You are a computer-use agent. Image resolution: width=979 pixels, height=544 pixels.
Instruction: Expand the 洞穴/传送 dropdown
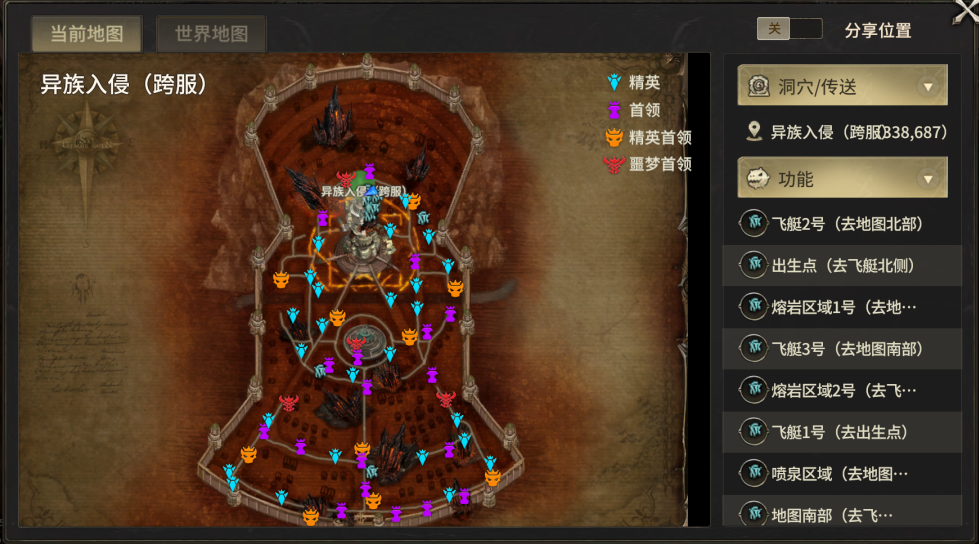(x=842, y=86)
